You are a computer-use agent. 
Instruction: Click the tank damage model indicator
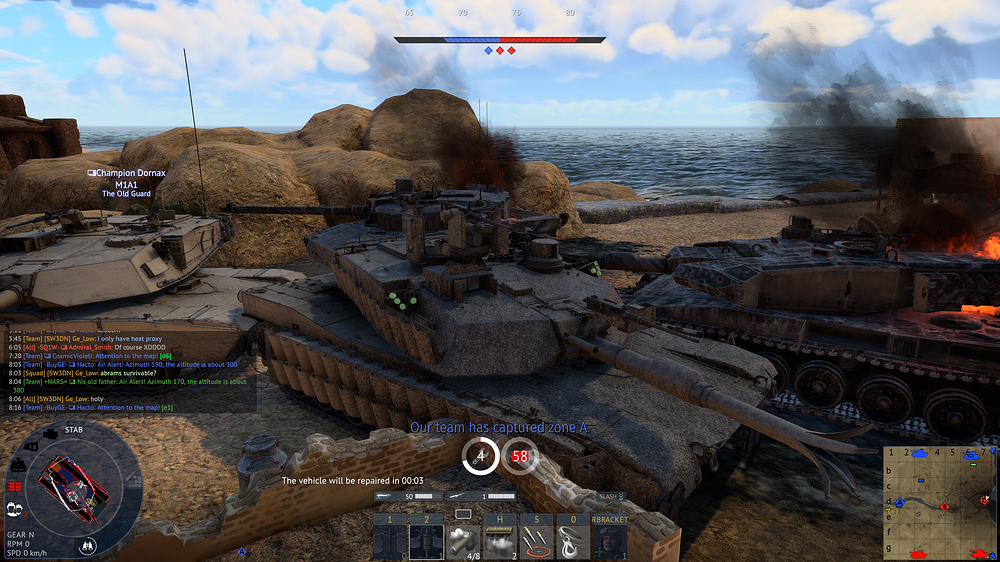pos(74,486)
